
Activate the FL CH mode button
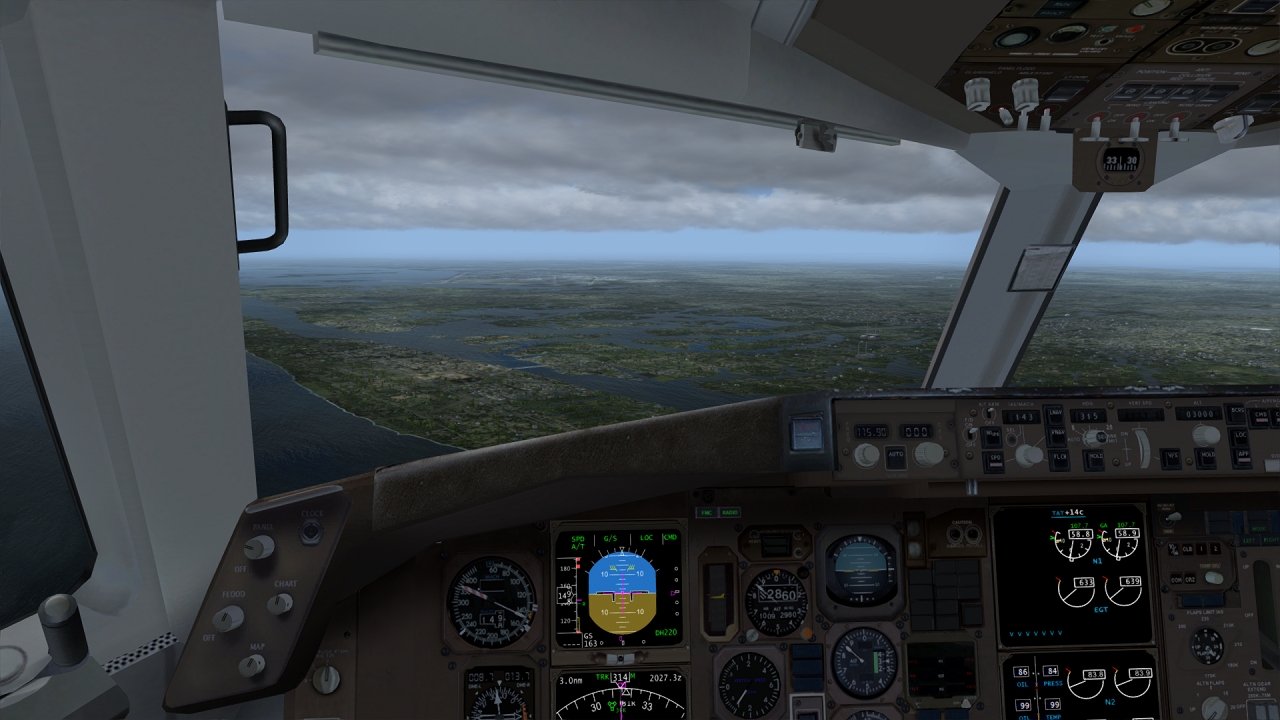1057,458
